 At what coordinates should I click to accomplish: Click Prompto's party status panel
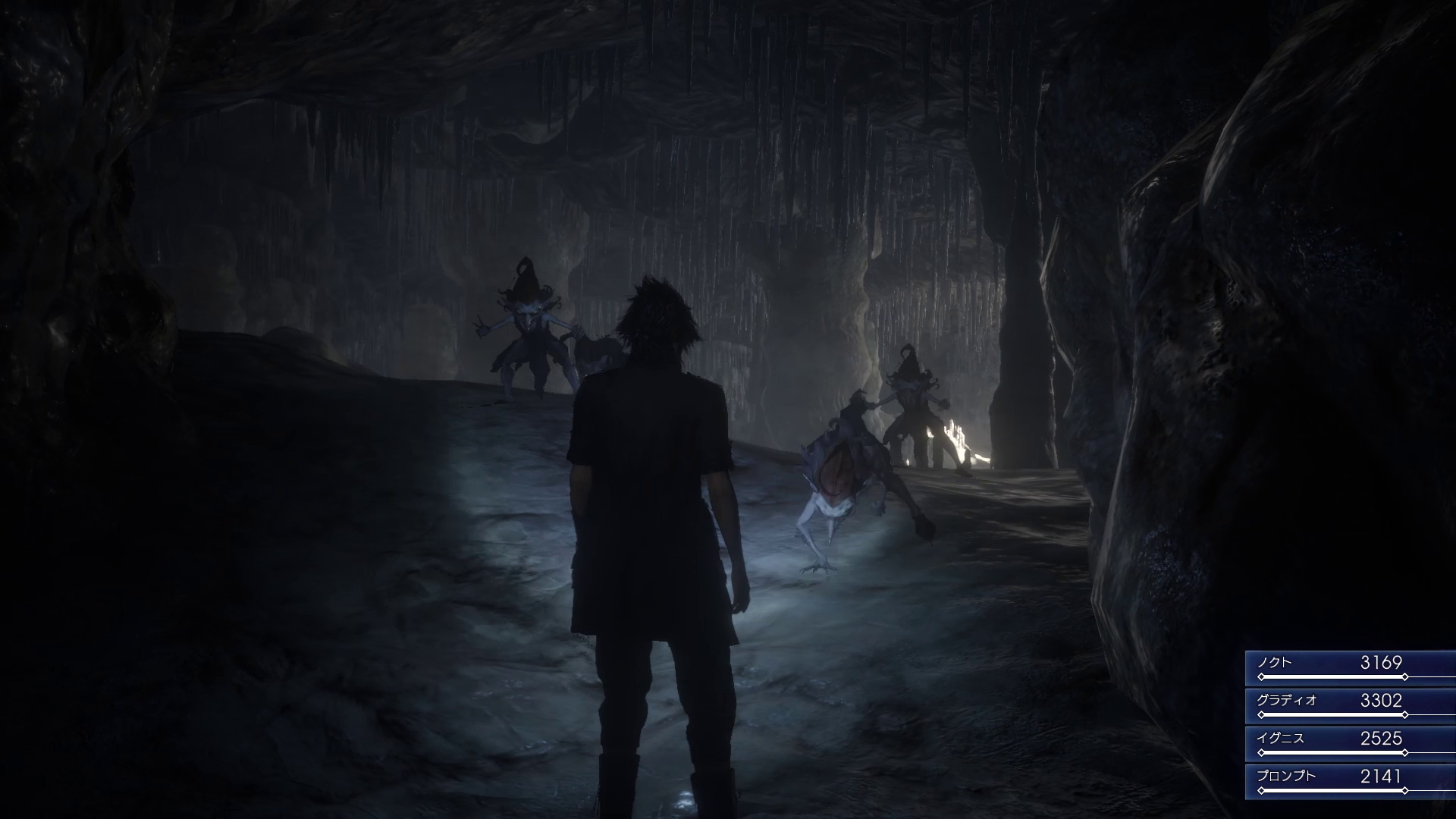1351,781
